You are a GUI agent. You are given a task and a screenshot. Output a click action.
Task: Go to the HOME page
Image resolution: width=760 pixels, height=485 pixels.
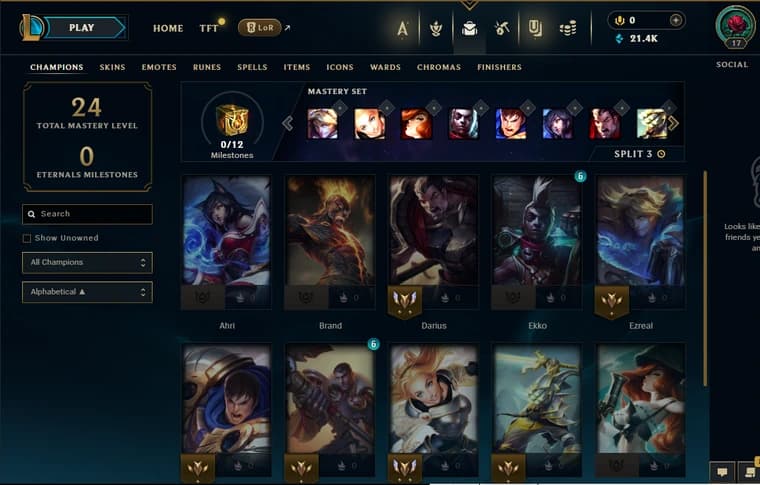168,28
